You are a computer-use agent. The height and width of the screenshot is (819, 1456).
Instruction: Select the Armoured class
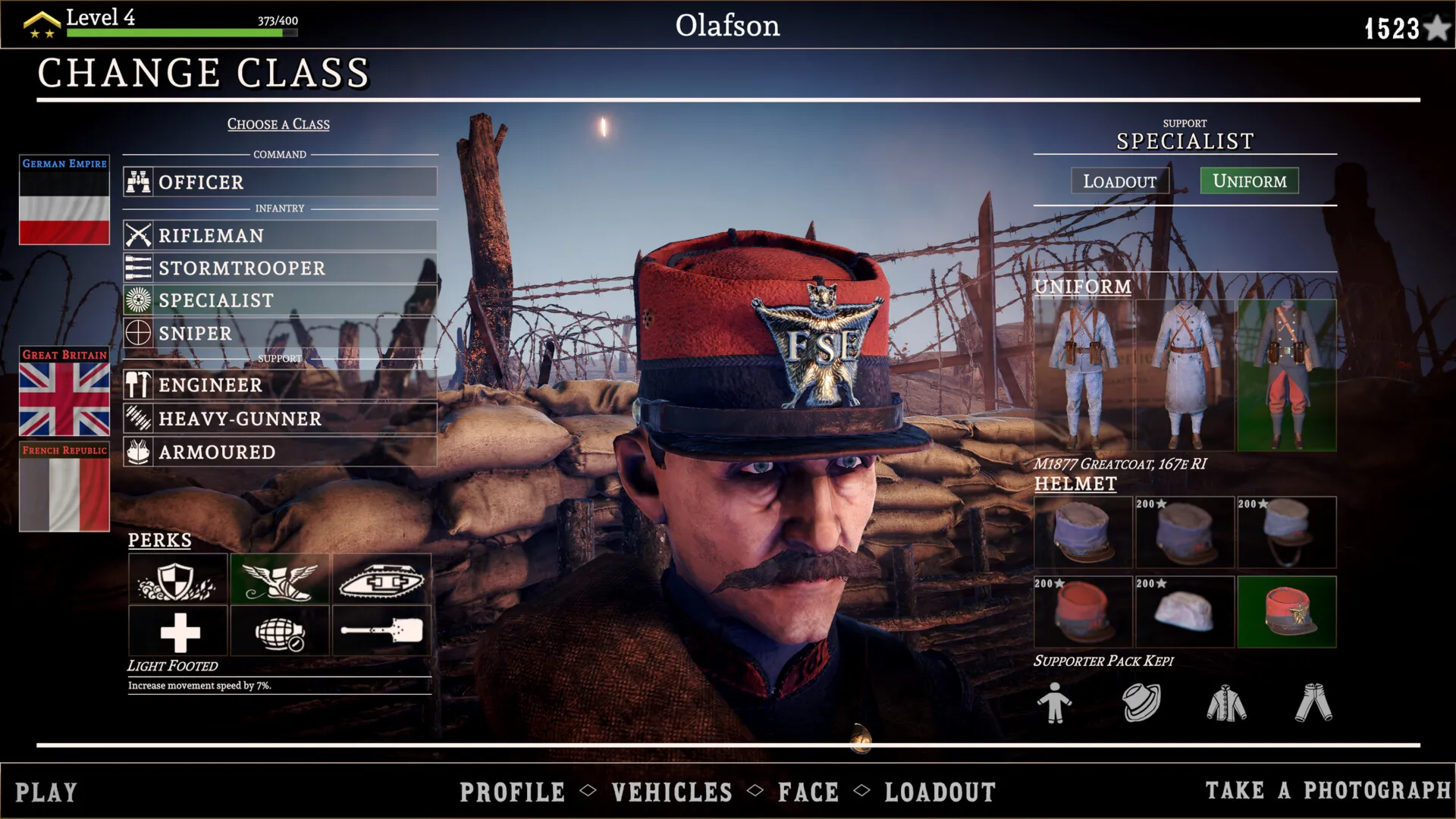click(x=280, y=452)
